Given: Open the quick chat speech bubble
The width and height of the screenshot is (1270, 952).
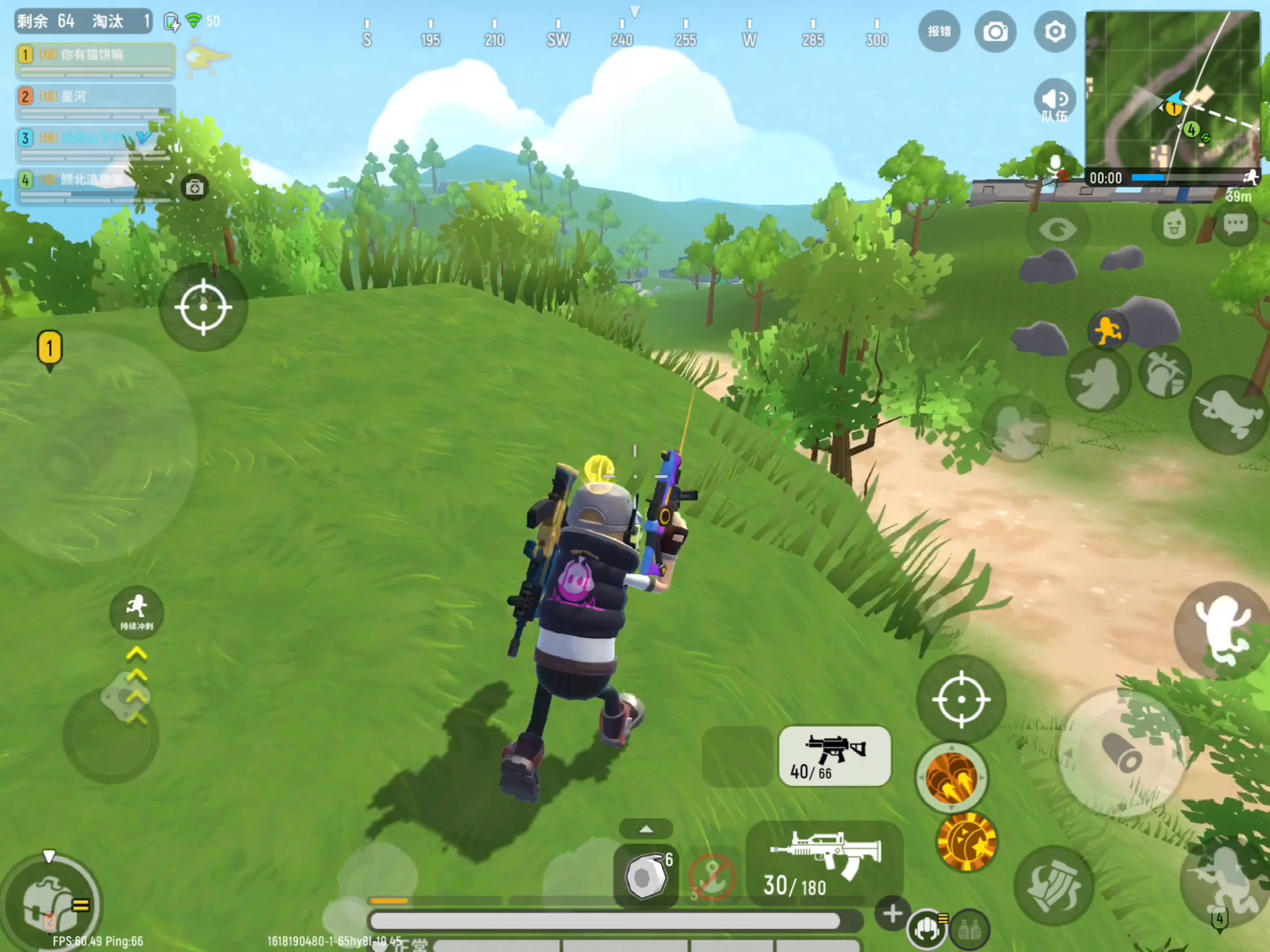Looking at the screenshot, I should click(1235, 224).
